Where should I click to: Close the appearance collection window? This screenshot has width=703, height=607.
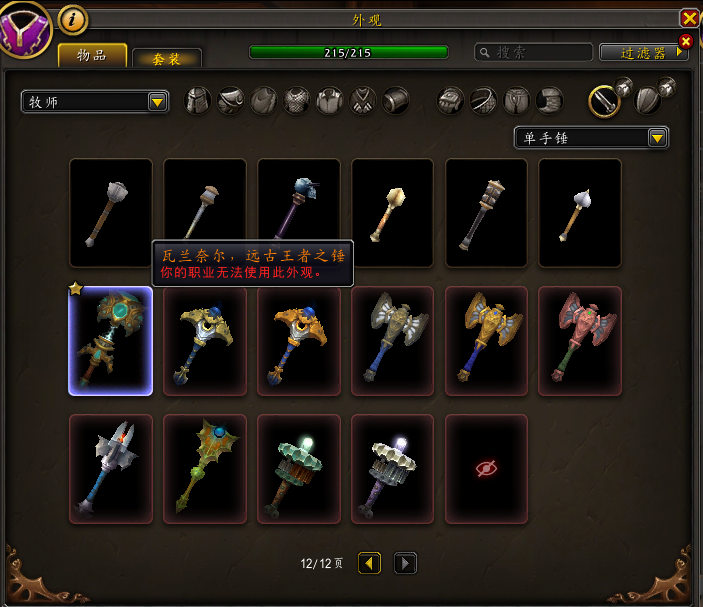[689, 18]
